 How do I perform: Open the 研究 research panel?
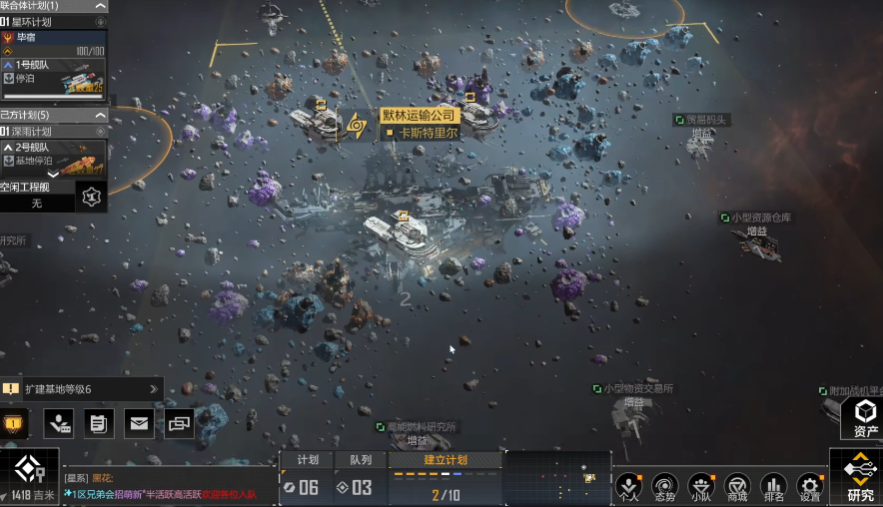point(859,477)
